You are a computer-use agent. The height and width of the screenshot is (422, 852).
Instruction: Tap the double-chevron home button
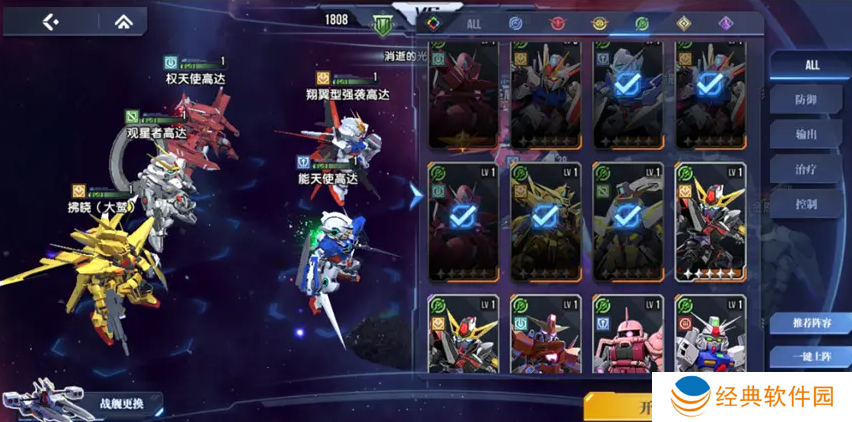point(123,21)
